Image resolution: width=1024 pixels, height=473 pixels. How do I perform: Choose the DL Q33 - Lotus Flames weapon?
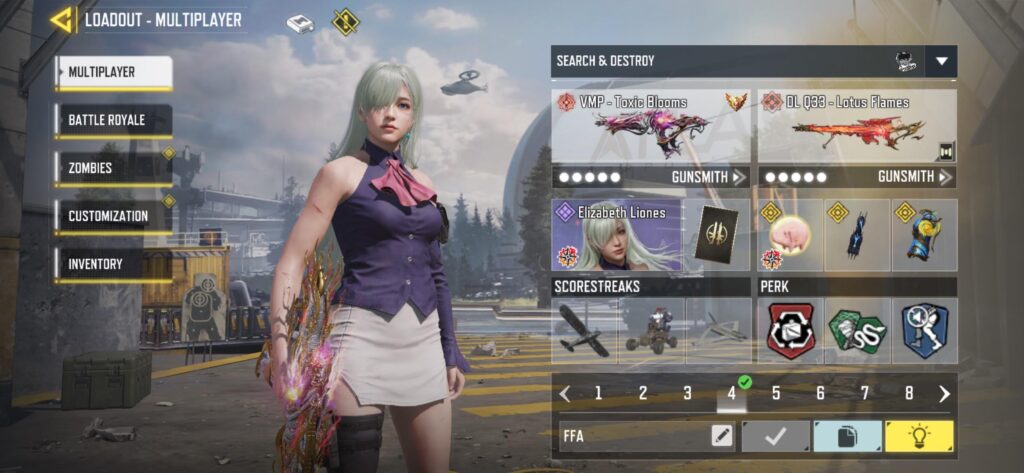click(857, 126)
